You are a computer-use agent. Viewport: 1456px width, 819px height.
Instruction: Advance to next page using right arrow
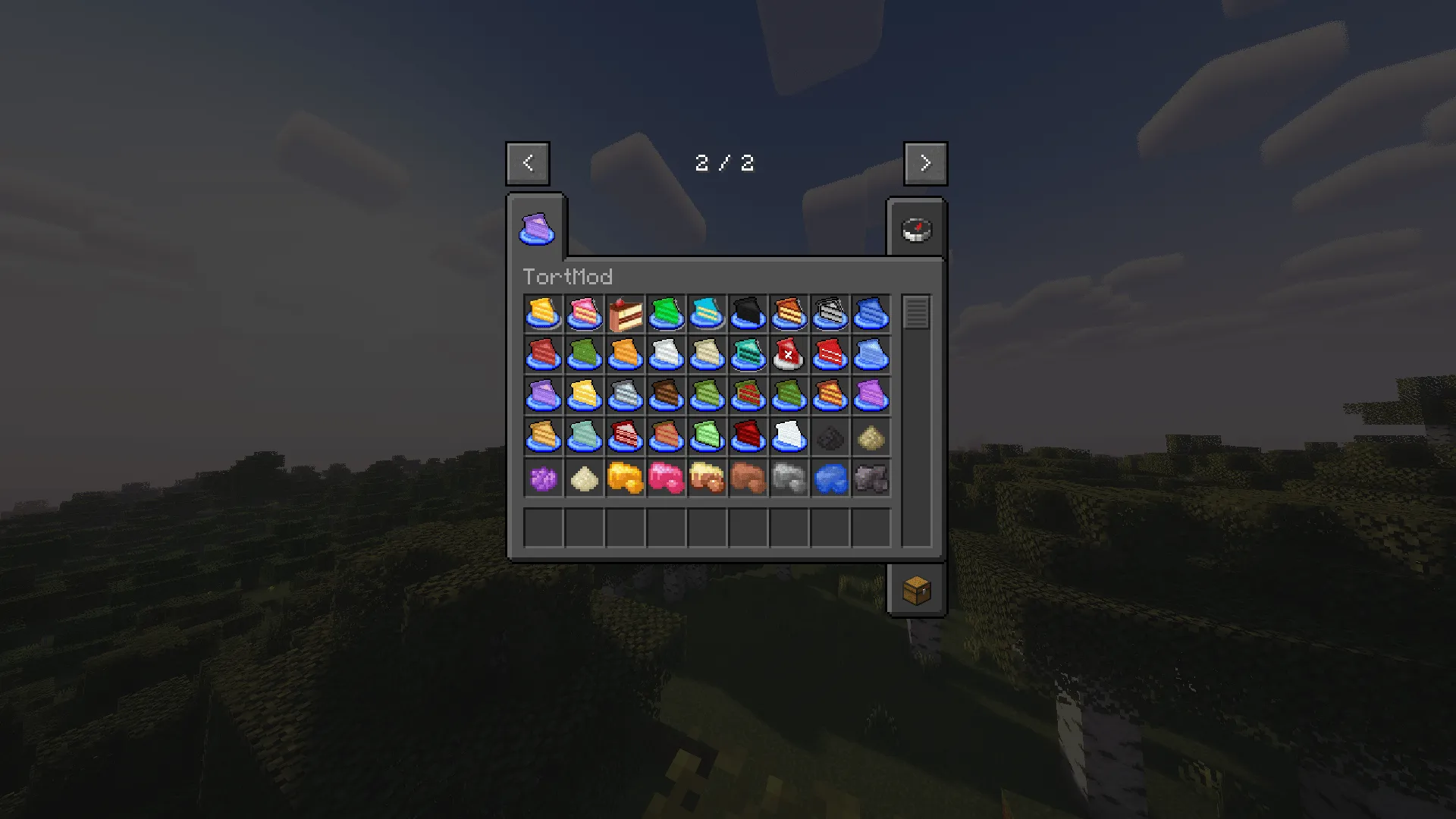(x=924, y=162)
